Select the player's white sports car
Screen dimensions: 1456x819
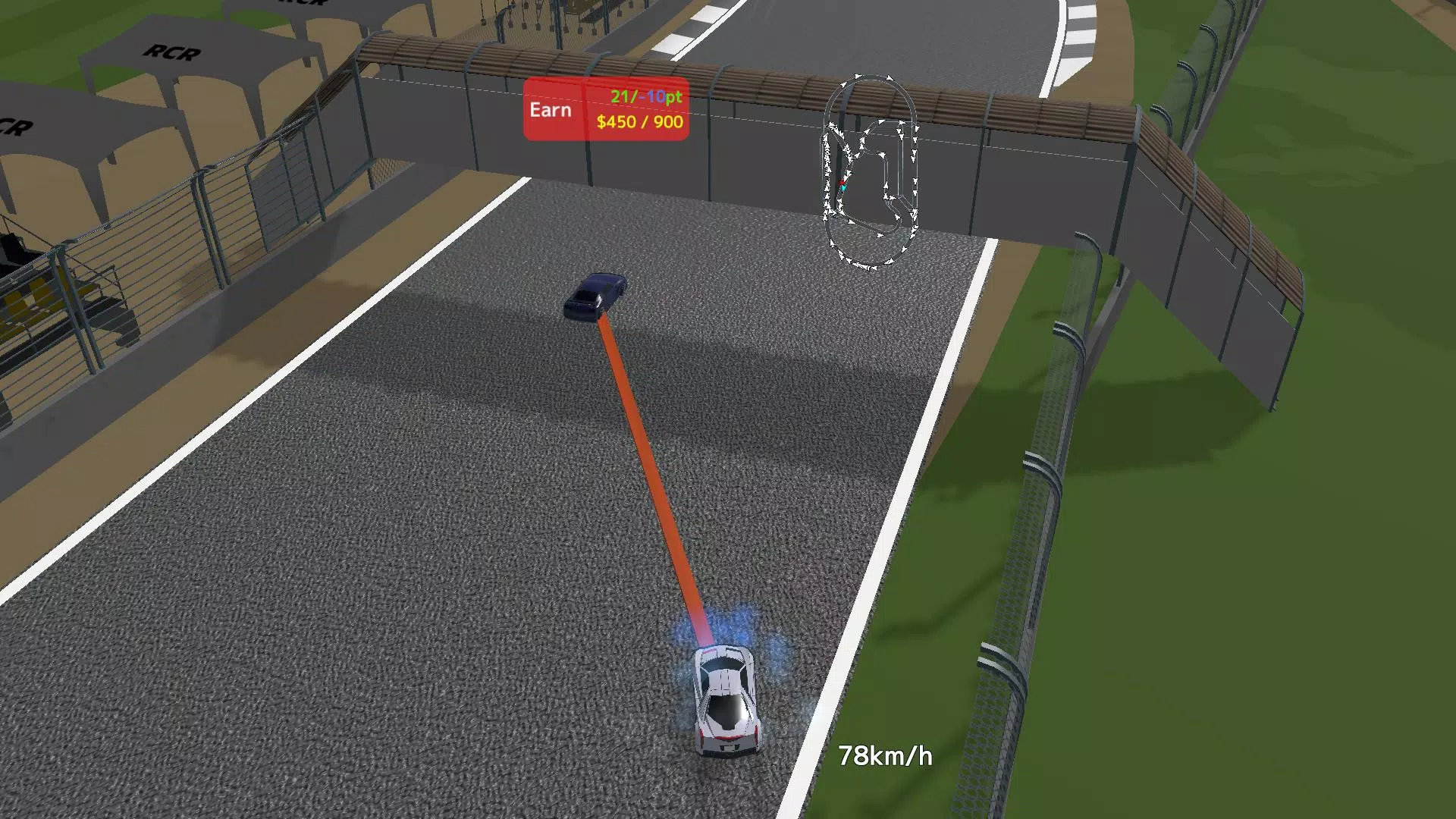[726, 698]
